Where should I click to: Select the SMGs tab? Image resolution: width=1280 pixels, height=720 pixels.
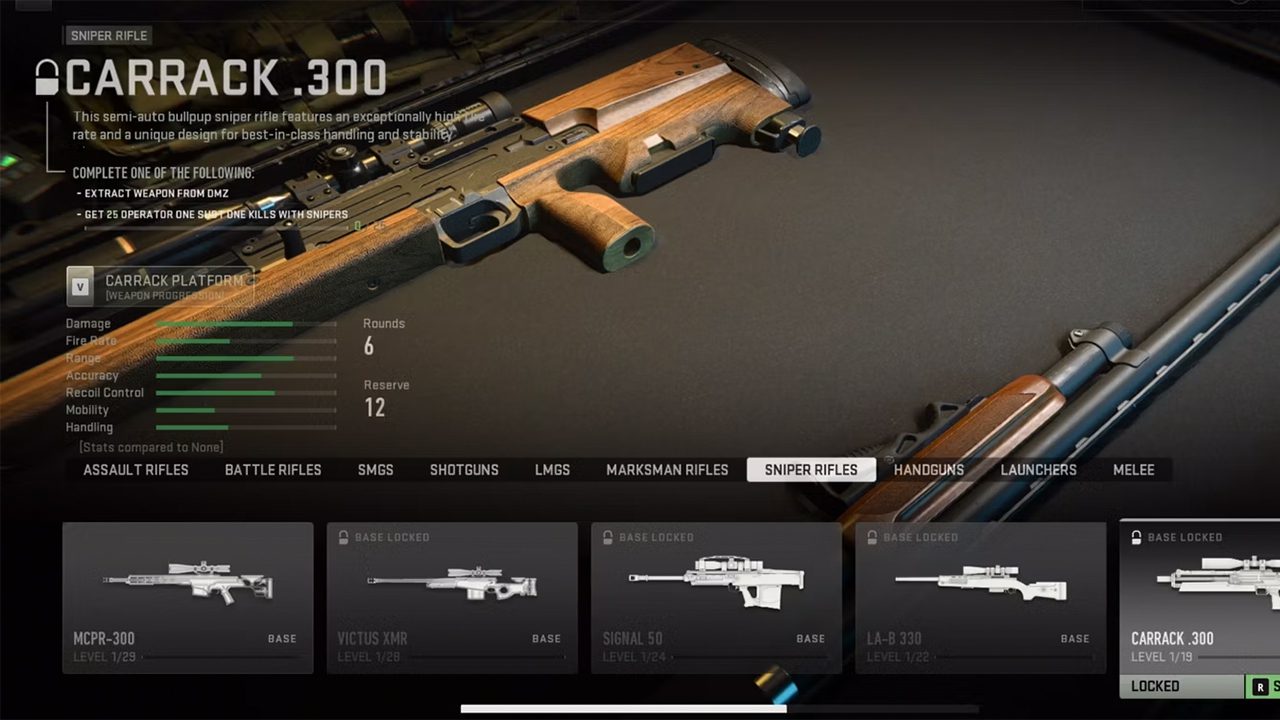(x=376, y=470)
